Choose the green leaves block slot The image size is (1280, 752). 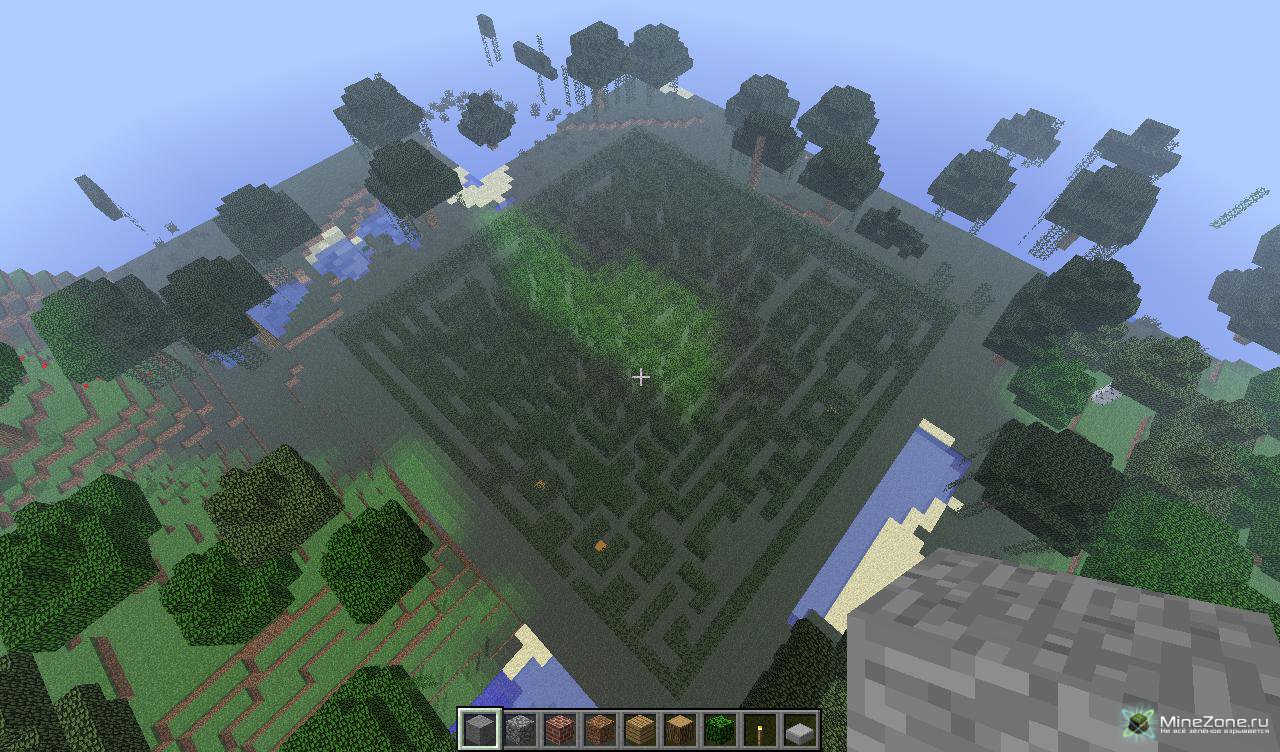(720, 729)
